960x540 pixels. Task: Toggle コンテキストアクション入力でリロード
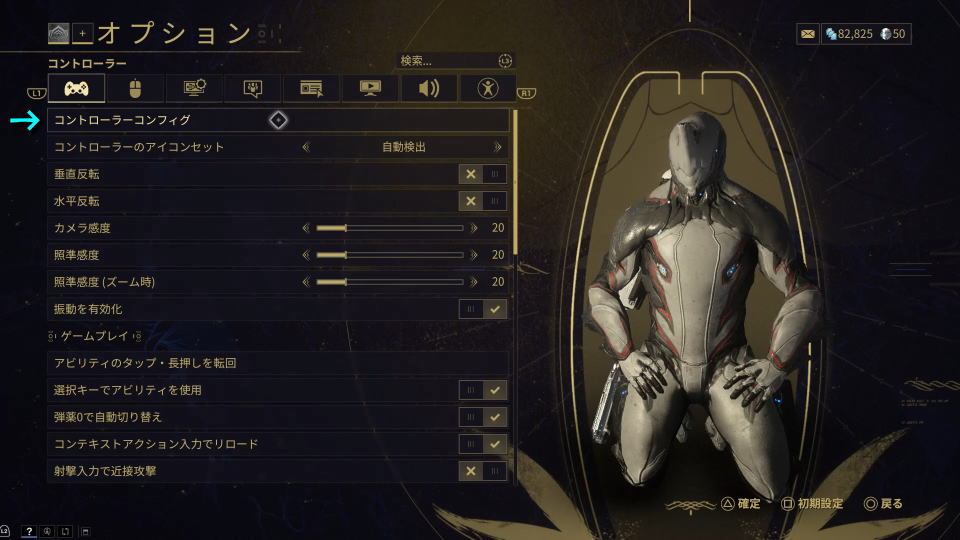tap(483, 443)
